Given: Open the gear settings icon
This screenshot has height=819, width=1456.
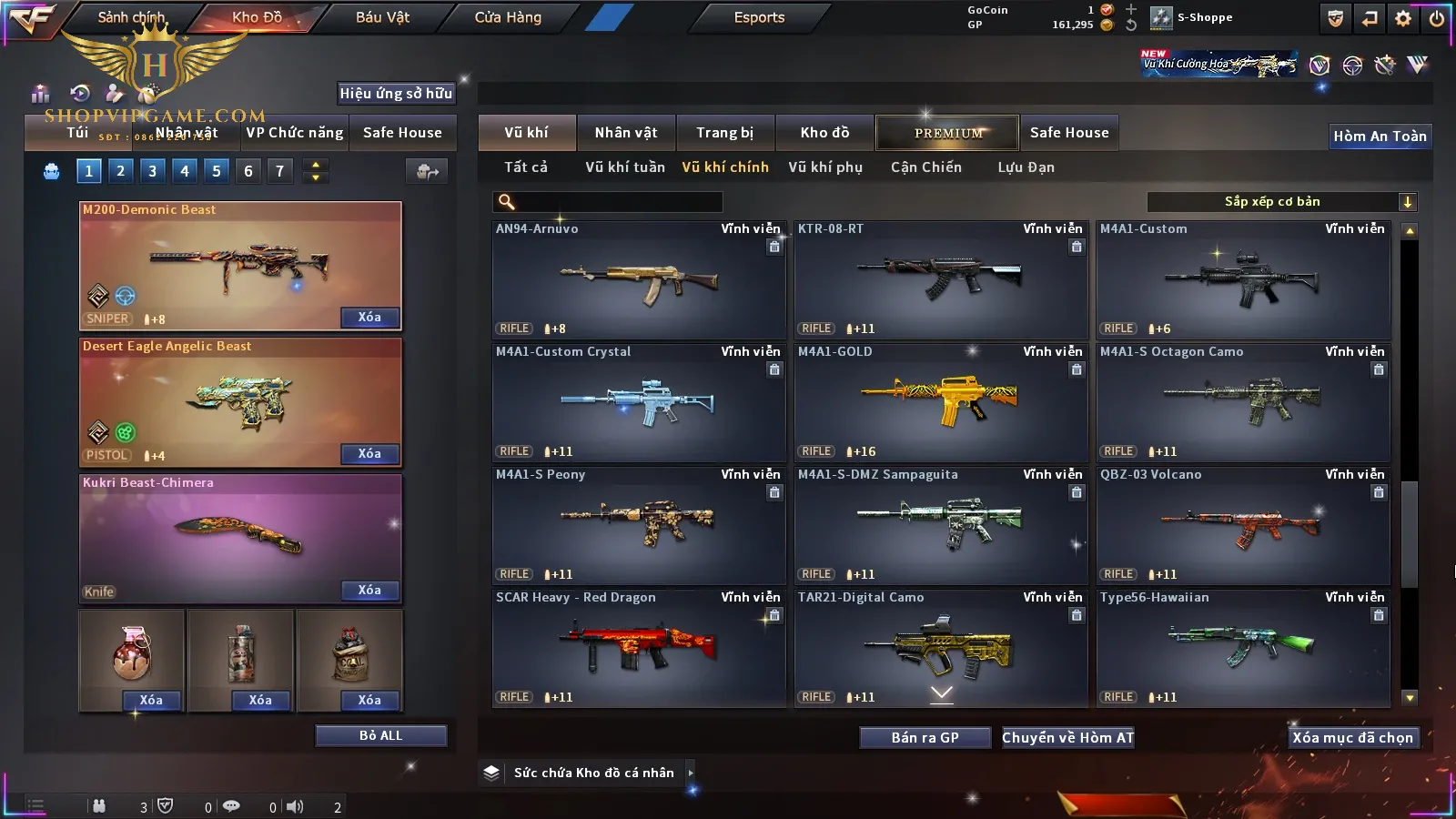Looking at the screenshot, I should 1403,18.
